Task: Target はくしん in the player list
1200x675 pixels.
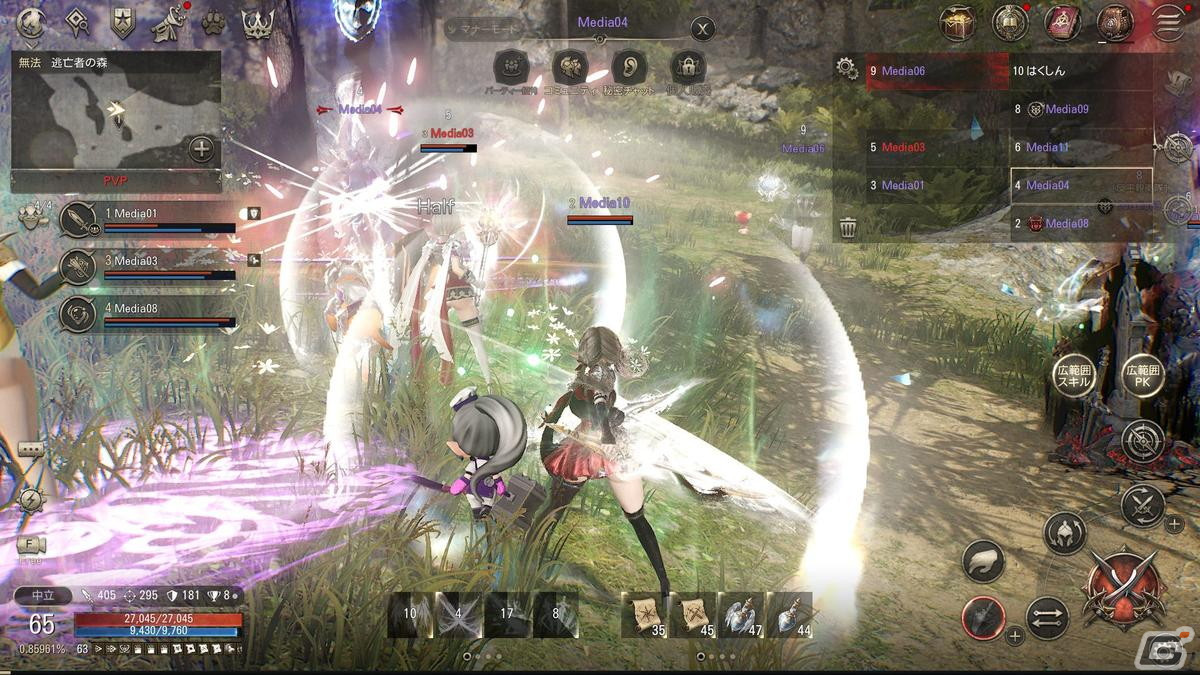Action: [1080, 72]
